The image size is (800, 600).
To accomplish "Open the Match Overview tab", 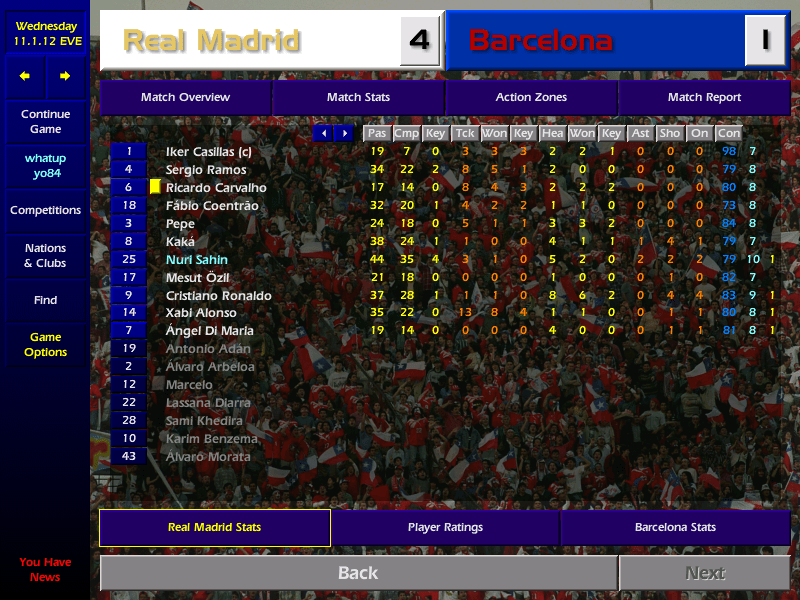I will [x=185, y=97].
